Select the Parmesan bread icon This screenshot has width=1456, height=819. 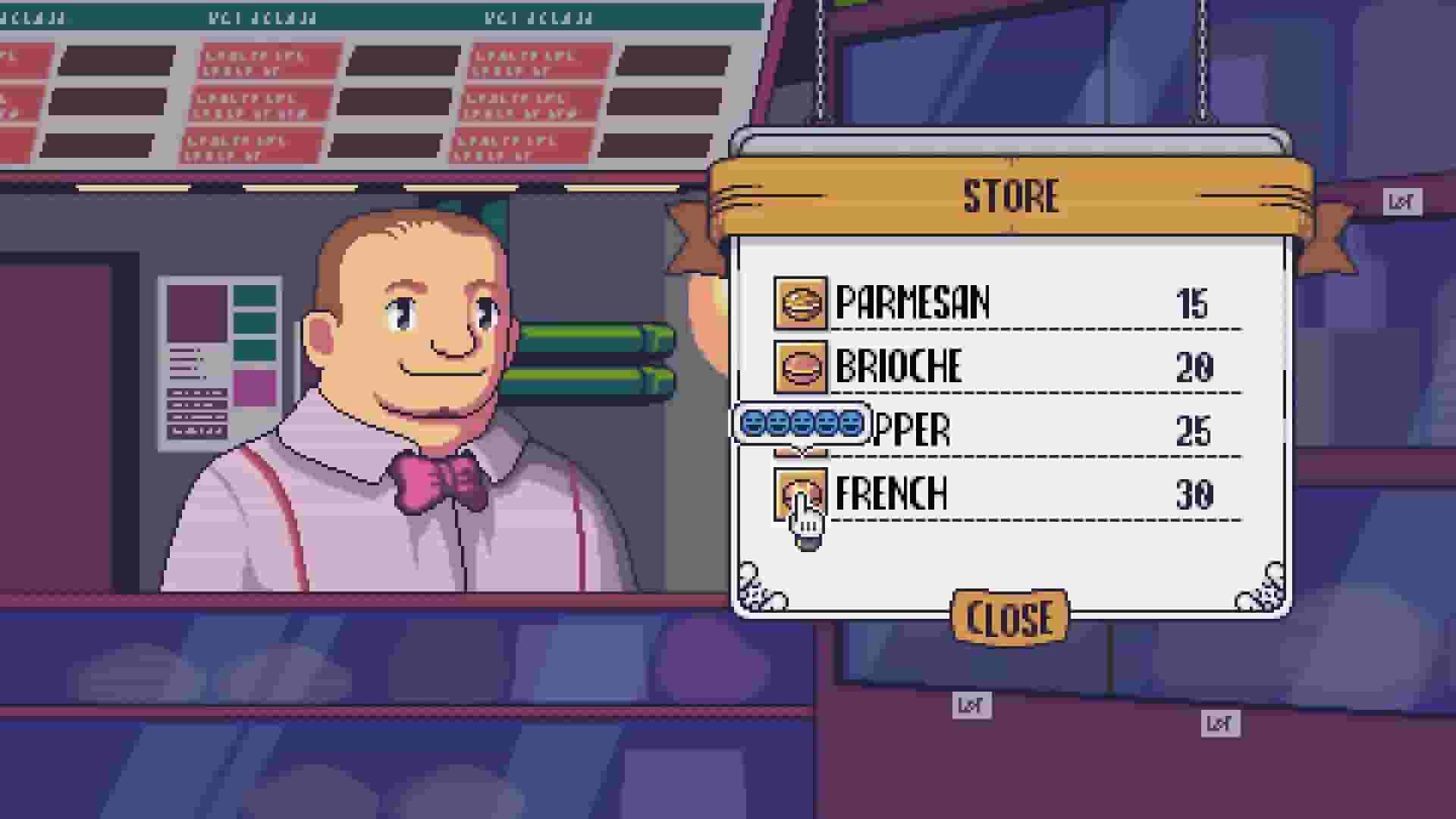pyautogui.click(x=800, y=302)
